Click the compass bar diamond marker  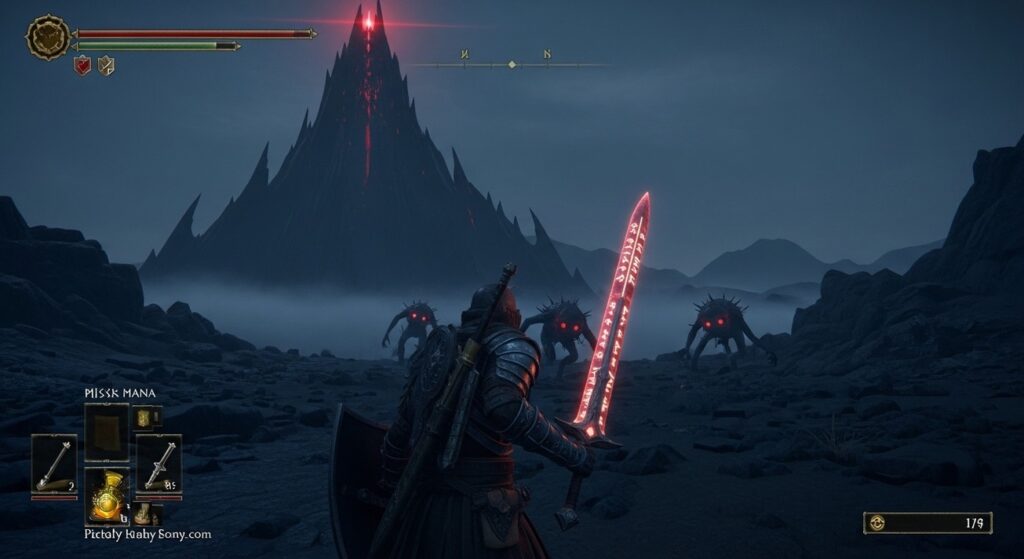[x=512, y=64]
